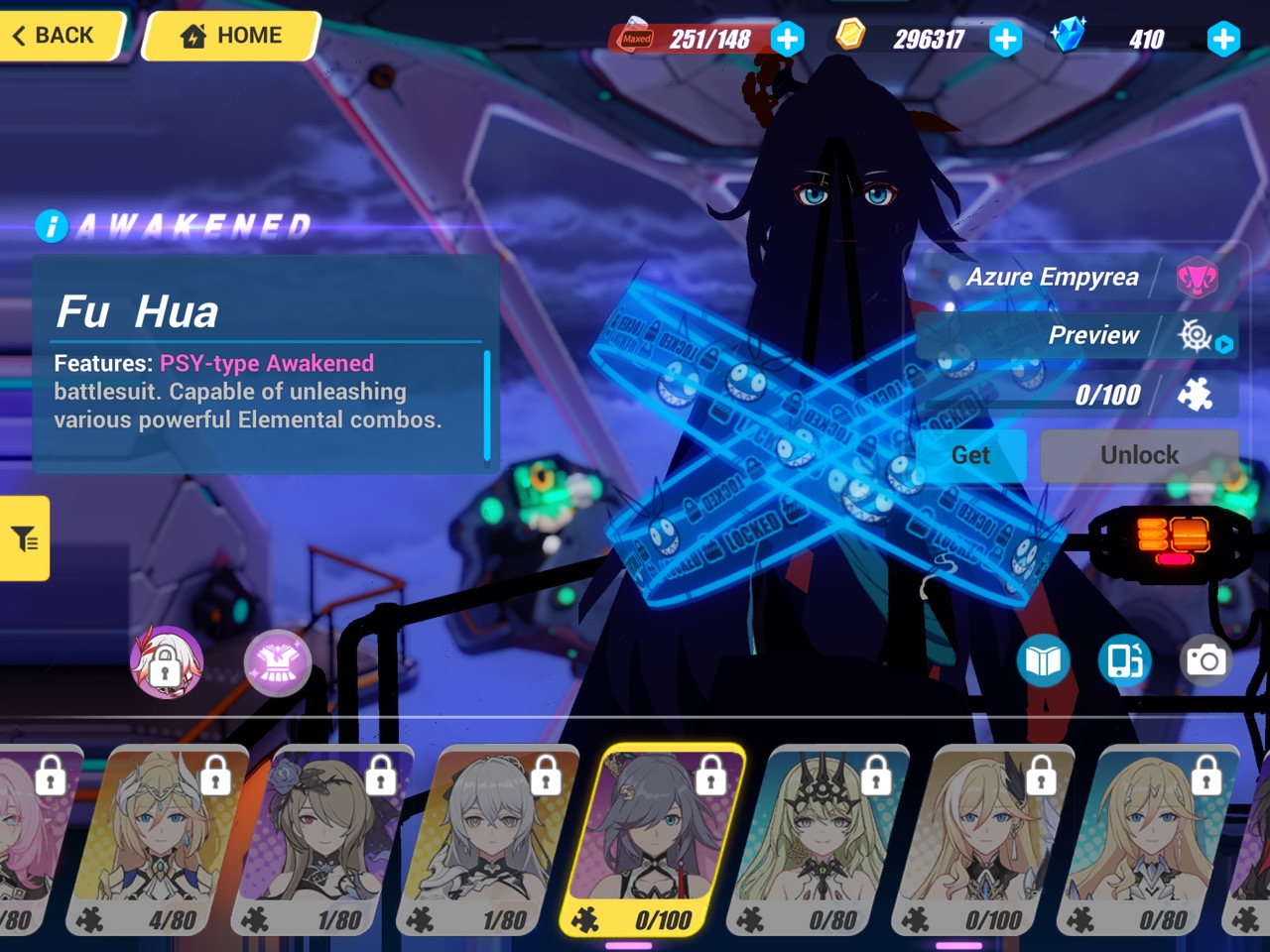This screenshot has height=952, width=1270.
Task: Return to HOME screen
Action: tap(230, 36)
